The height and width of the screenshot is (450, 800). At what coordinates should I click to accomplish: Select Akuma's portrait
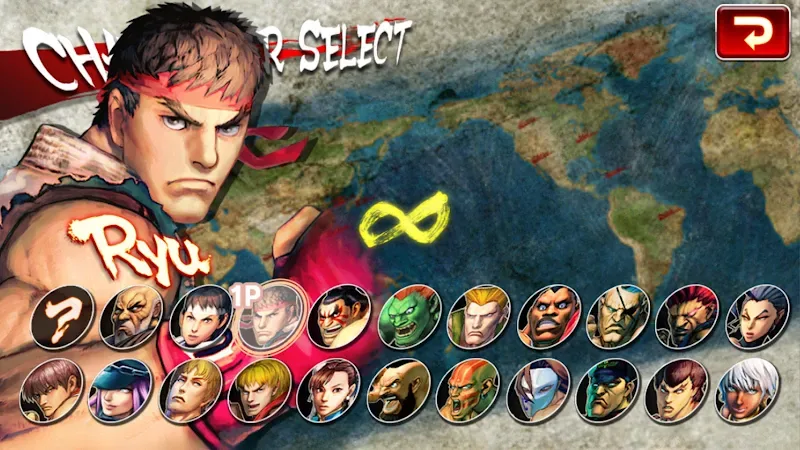click(685, 316)
